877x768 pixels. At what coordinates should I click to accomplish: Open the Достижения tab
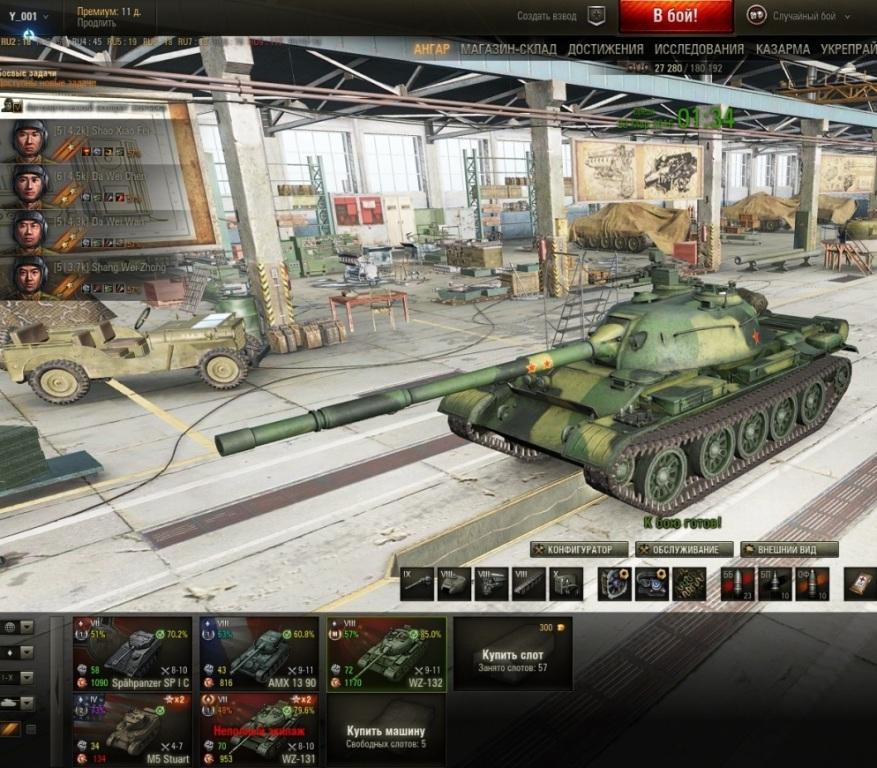[x=605, y=49]
